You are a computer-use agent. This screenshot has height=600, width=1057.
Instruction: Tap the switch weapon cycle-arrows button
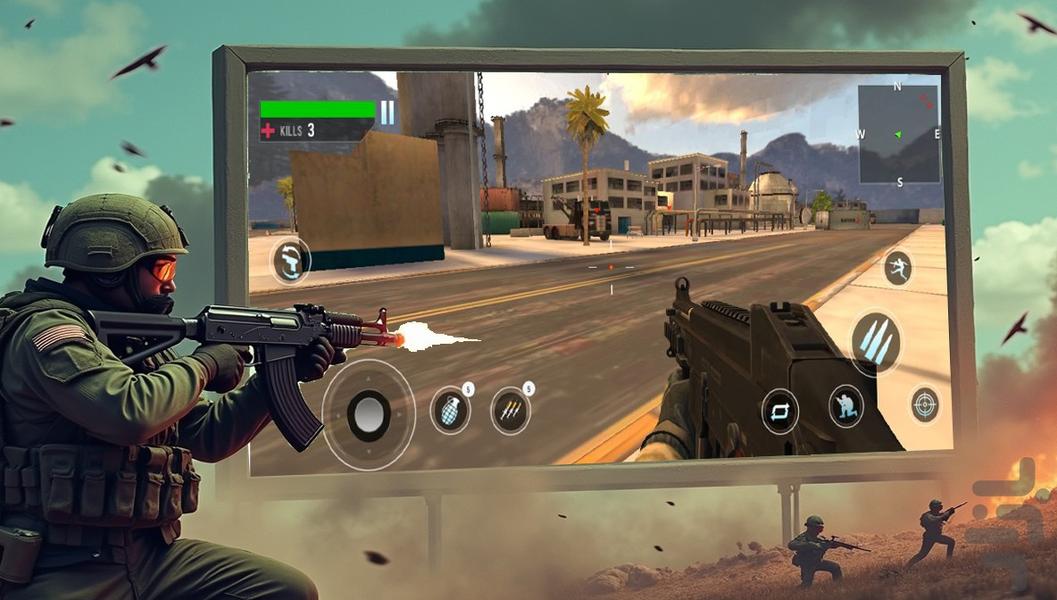779,410
